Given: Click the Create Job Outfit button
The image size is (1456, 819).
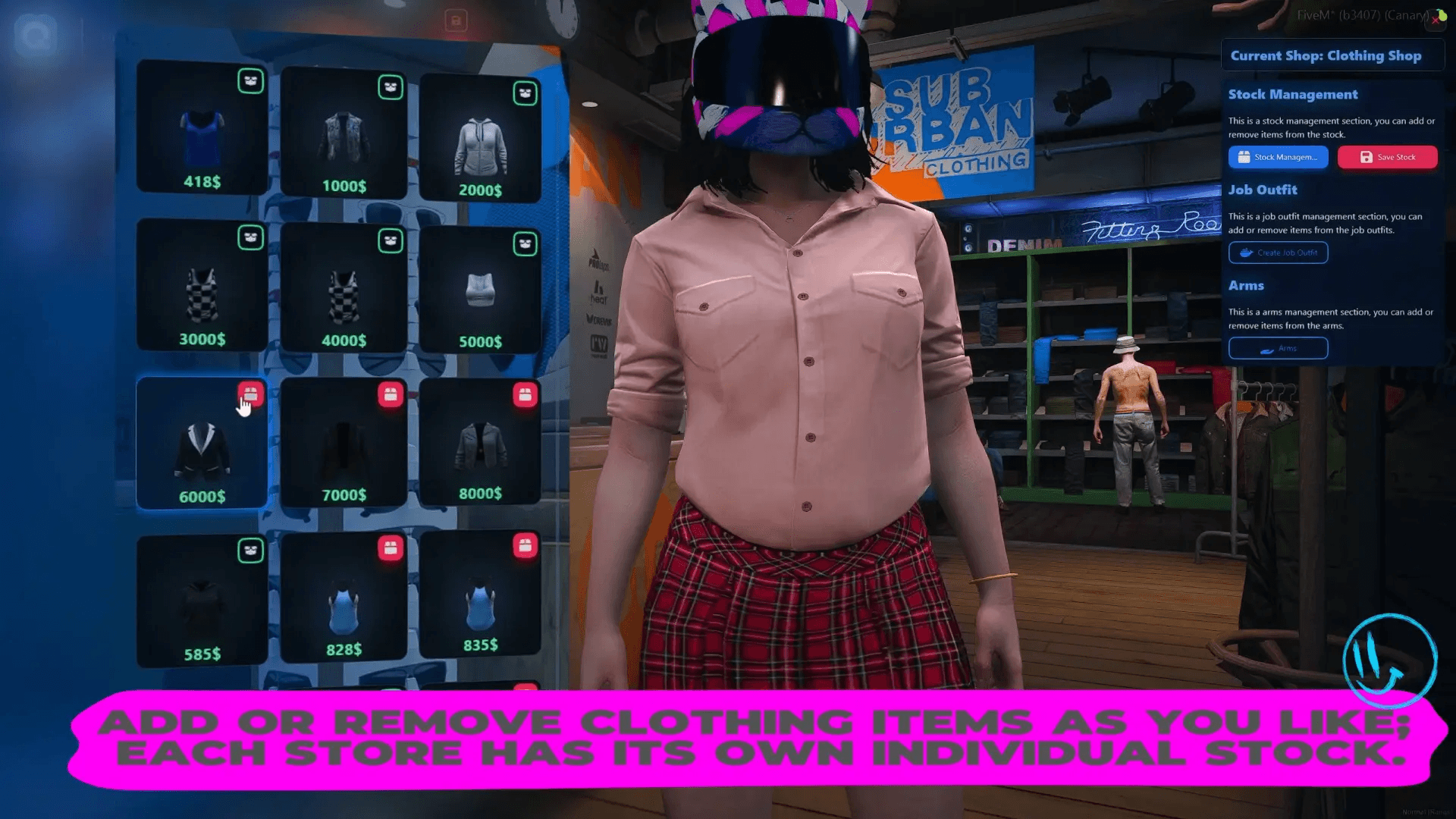Looking at the screenshot, I should [x=1278, y=253].
